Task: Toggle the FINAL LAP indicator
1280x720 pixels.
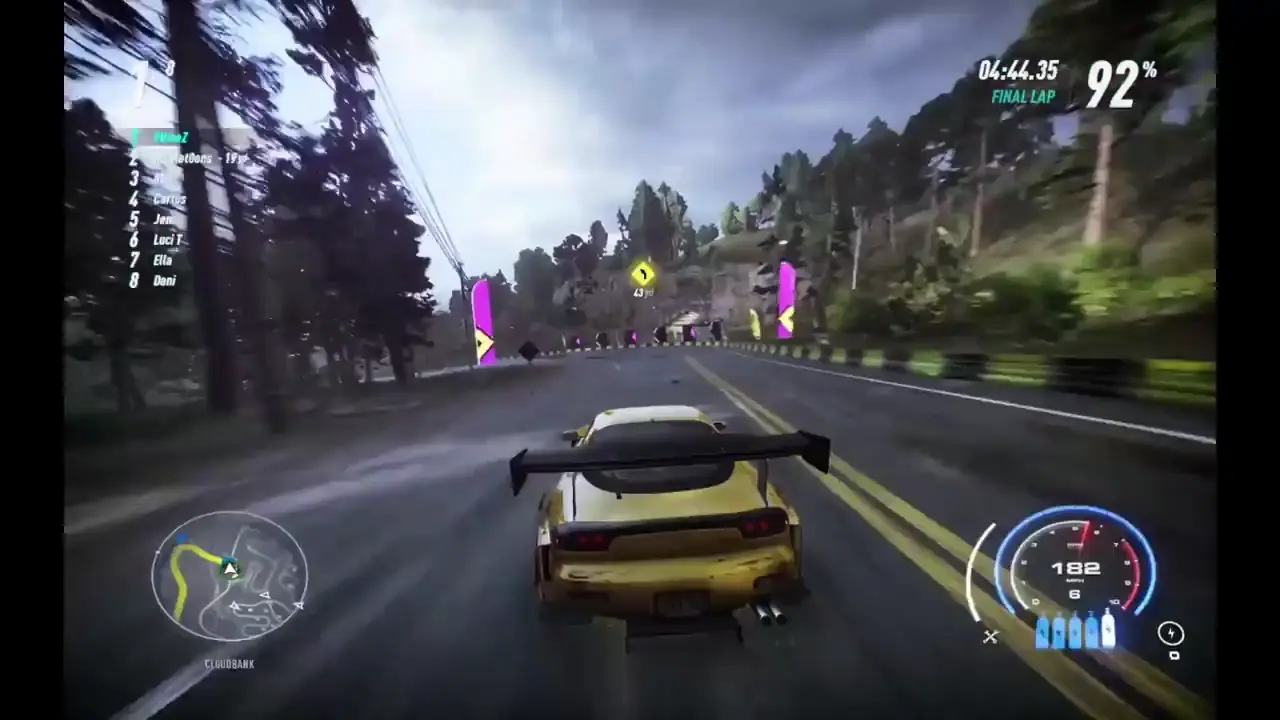Action: pos(1022,97)
